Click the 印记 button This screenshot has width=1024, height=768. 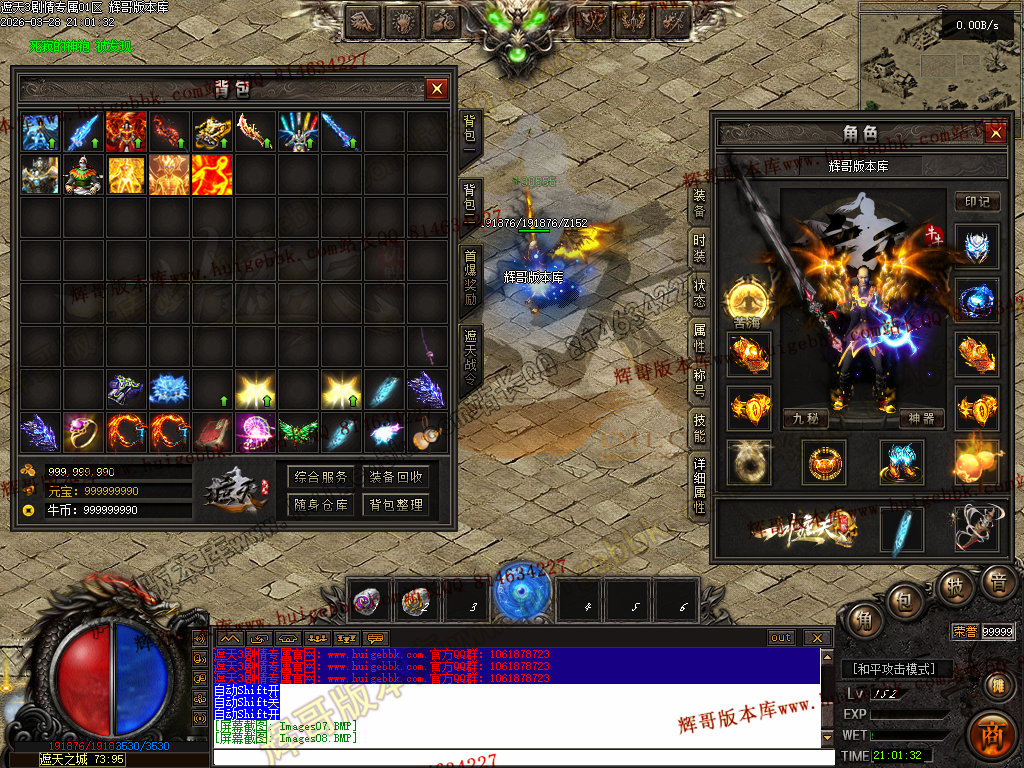coord(977,201)
